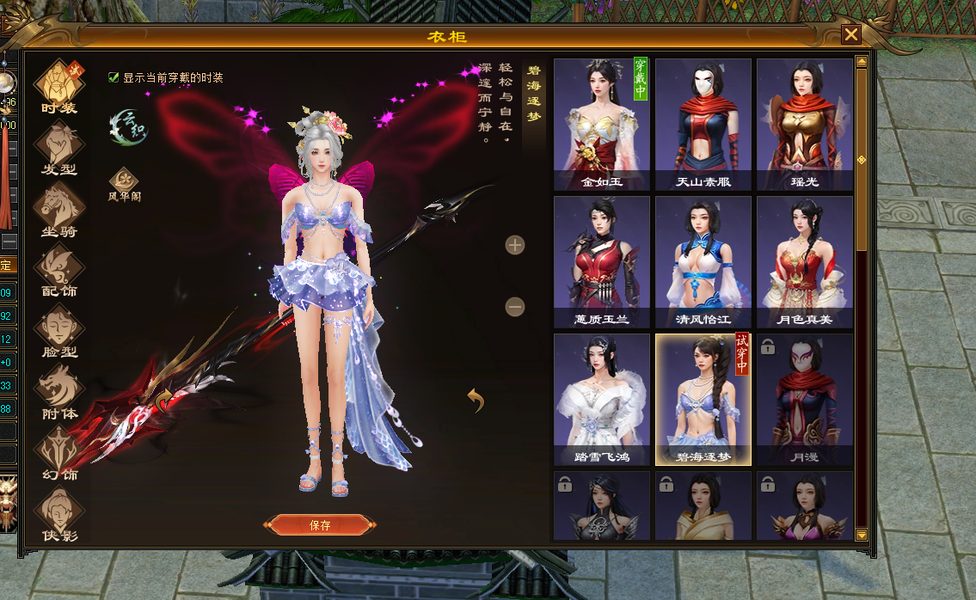Click the 保存 save button

tap(320, 525)
